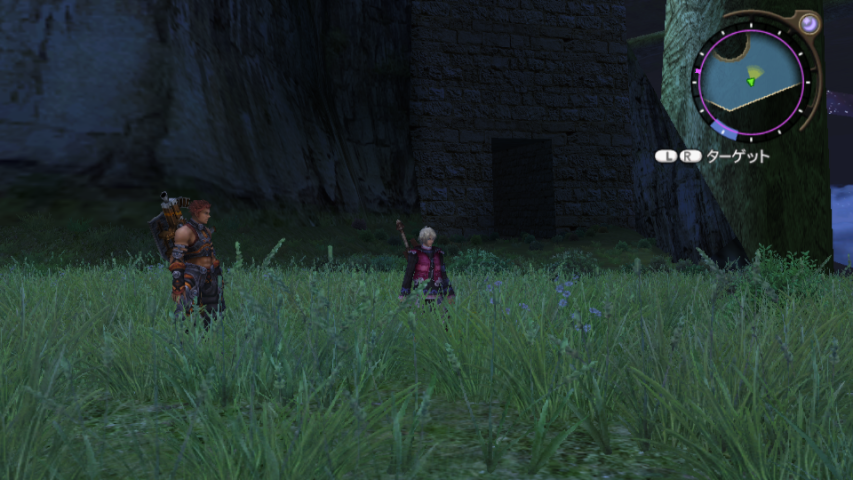Select the green player arrow on the minimap
Viewport: 853px width, 480px height.
point(750,81)
